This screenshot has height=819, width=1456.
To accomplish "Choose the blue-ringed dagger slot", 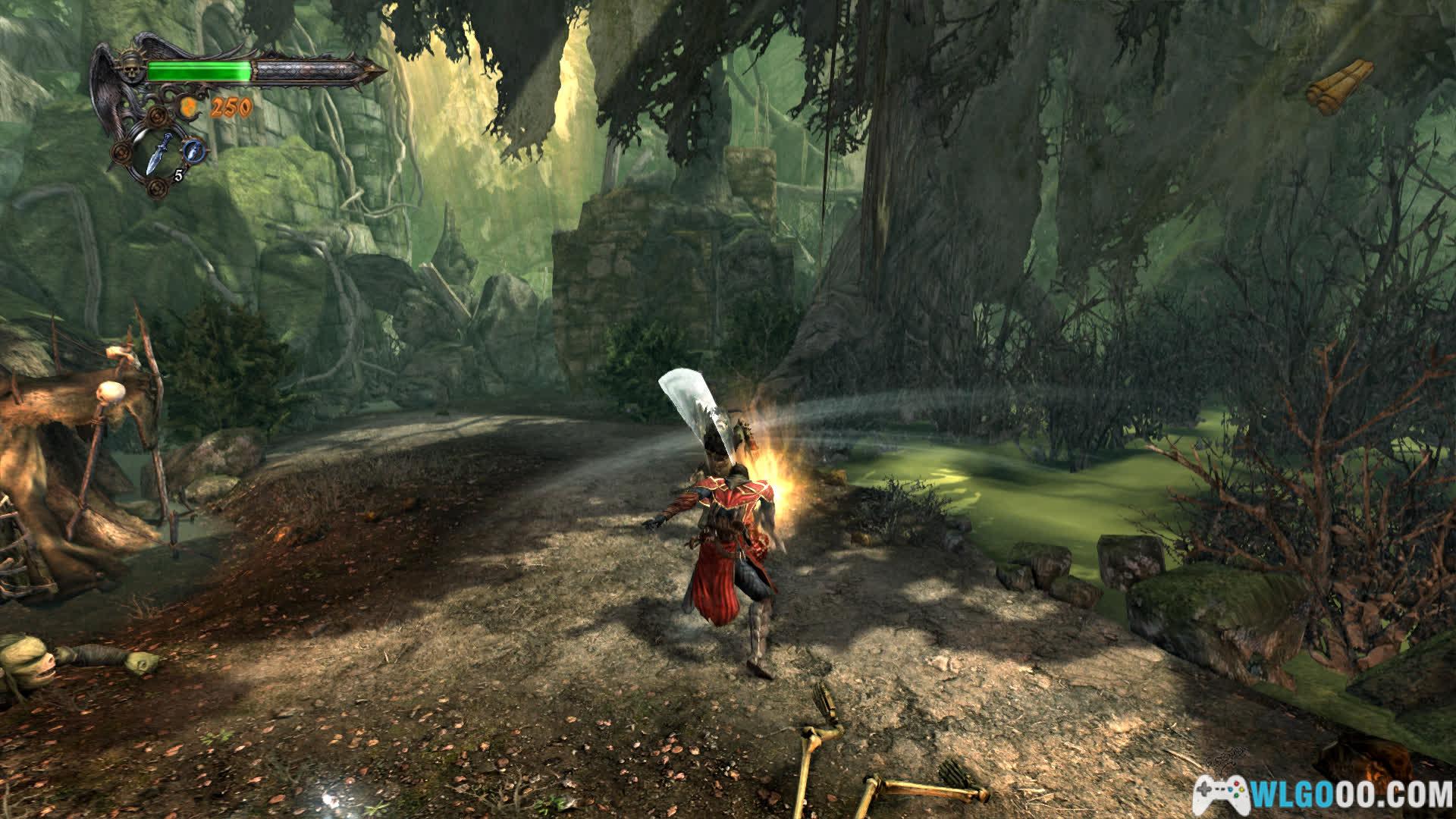I will pyautogui.click(x=196, y=149).
